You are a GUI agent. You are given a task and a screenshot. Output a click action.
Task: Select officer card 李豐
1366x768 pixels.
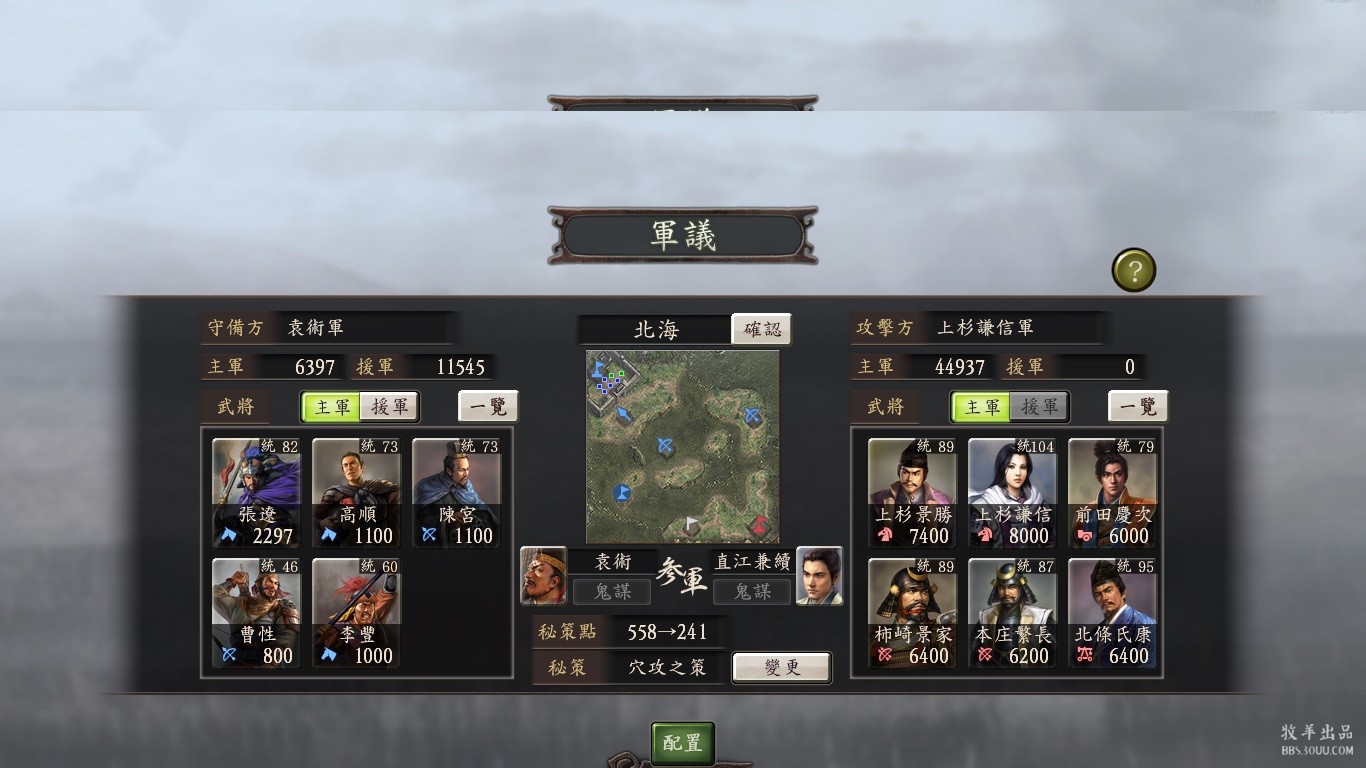pyautogui.click(x=357, y=613)
